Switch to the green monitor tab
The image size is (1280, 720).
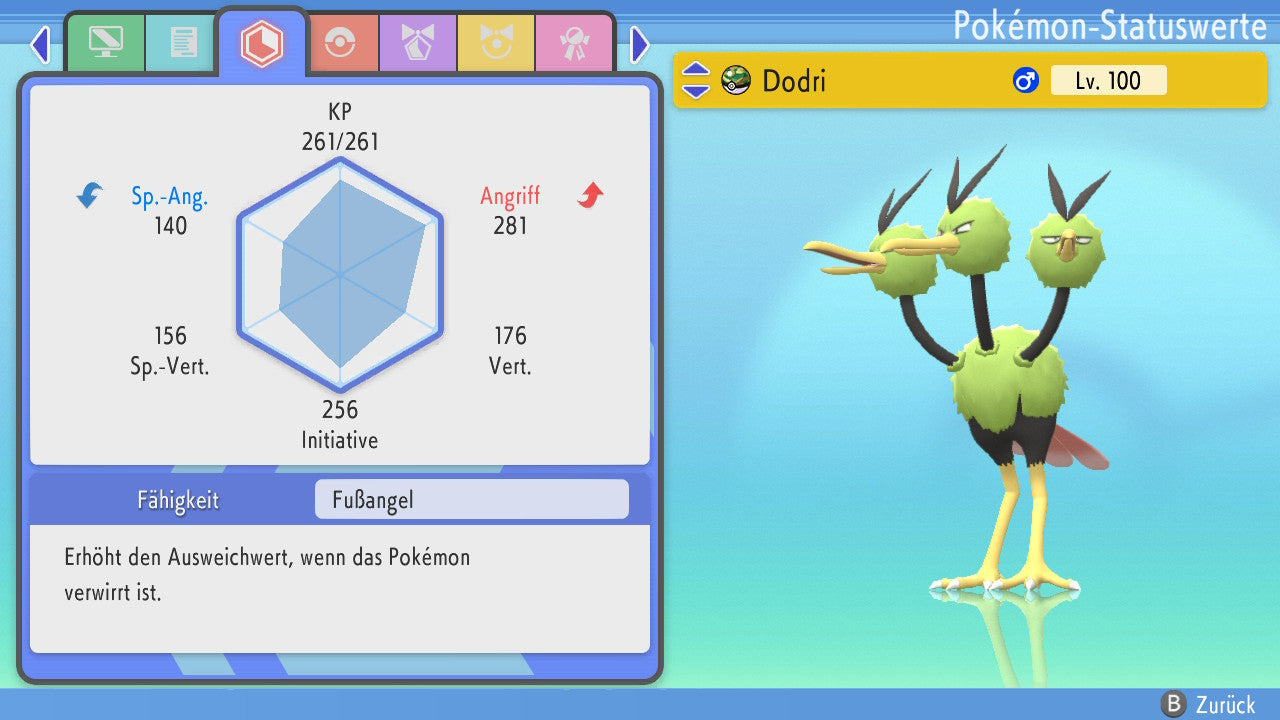pos(105,42)
